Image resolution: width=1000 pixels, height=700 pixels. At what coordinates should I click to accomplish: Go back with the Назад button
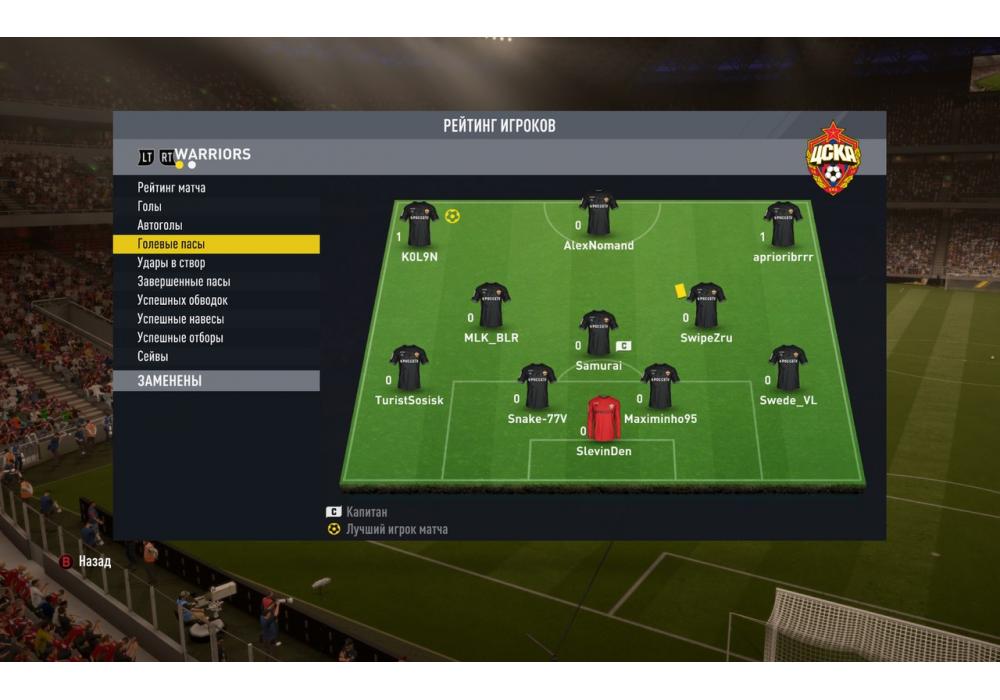pyautogui.click(x=86, y=562)
